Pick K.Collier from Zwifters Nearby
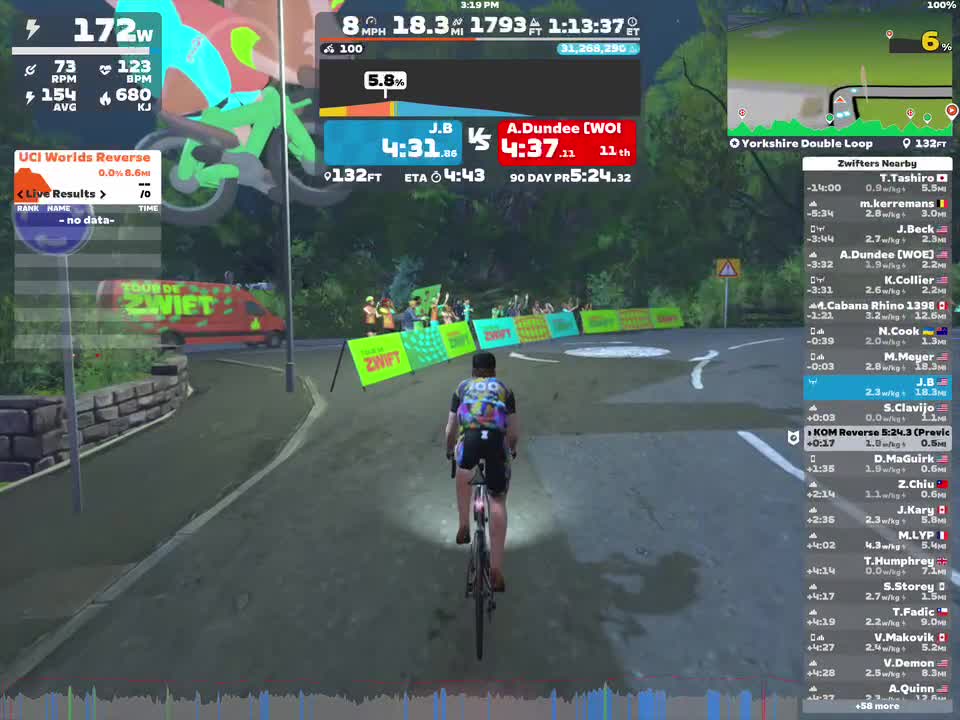The height and width of the screenshot is (720, 960). (877, 285)
